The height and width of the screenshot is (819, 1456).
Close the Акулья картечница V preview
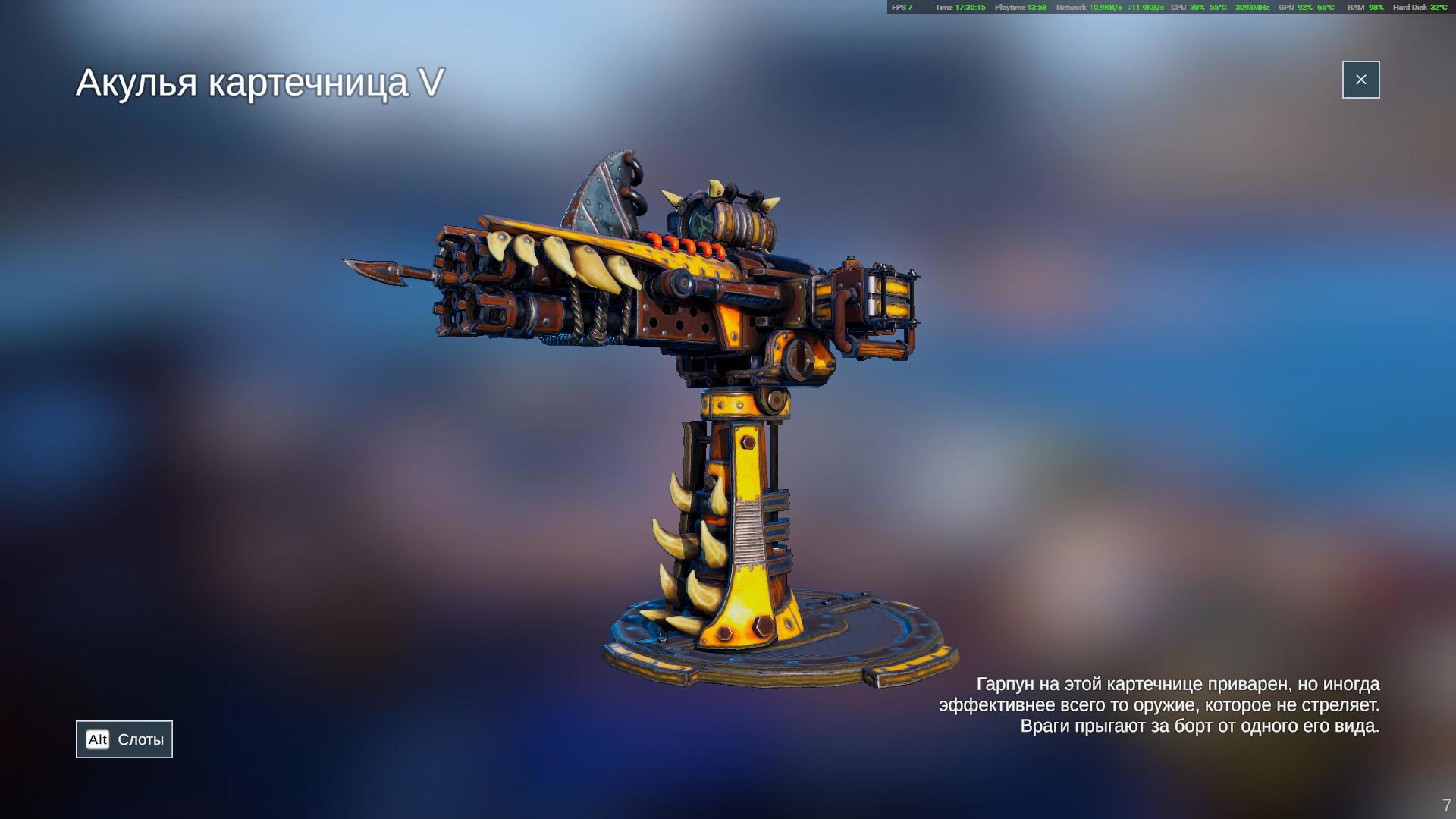coord(1360,80)
